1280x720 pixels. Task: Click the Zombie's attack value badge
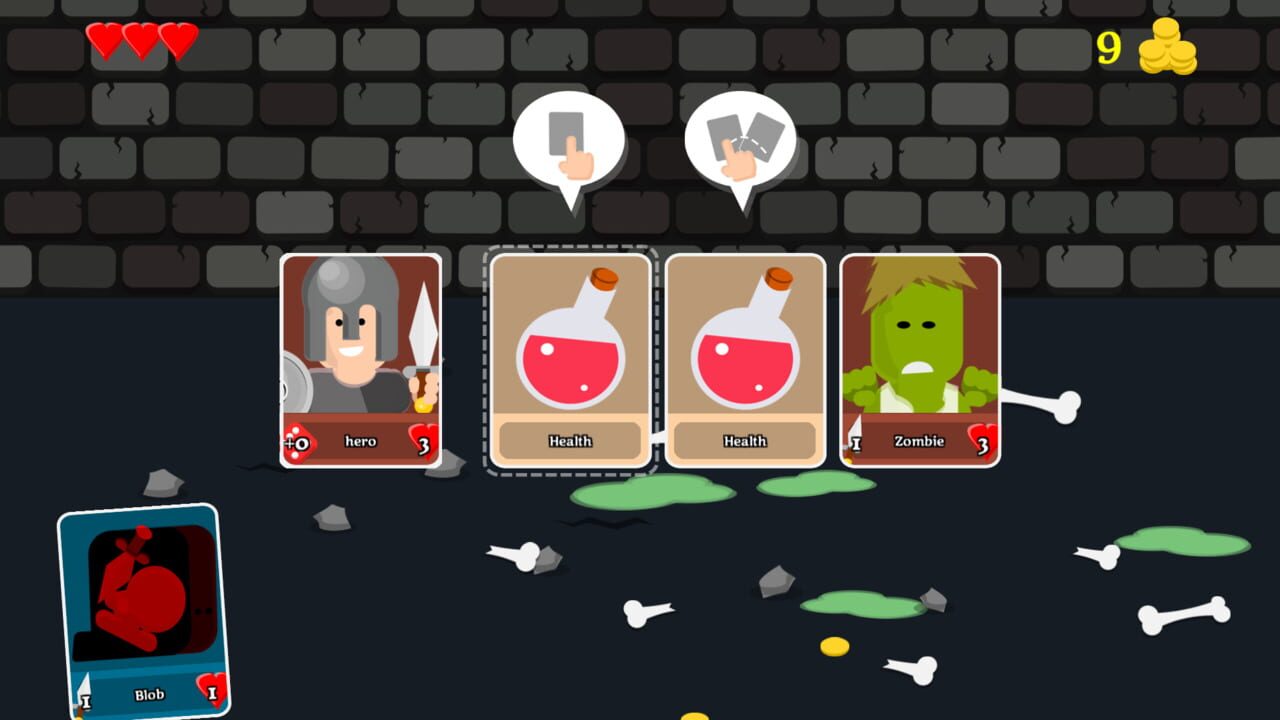tap(856, 441)
